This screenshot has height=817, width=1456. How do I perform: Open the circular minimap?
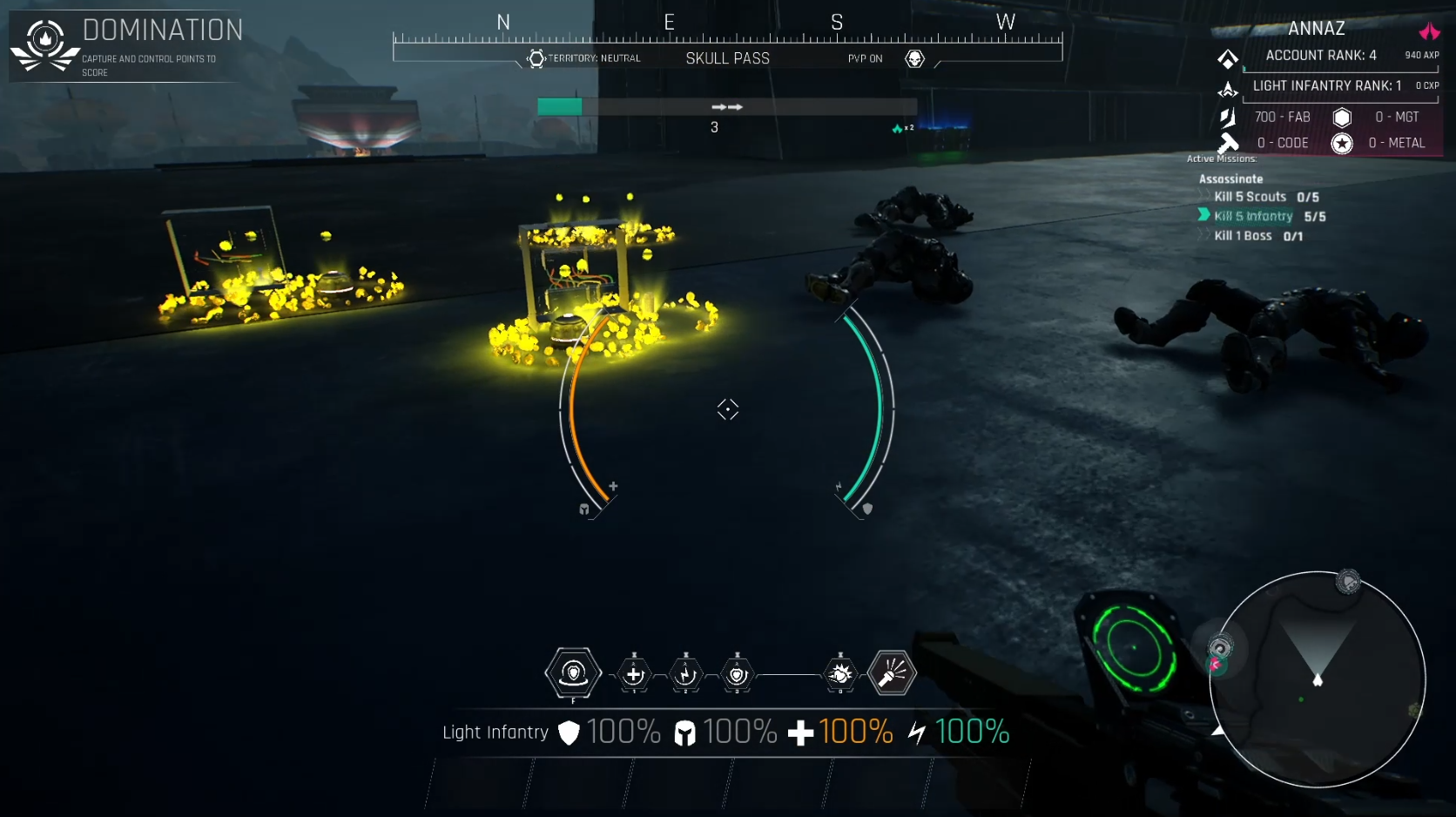click(1317, 679)
